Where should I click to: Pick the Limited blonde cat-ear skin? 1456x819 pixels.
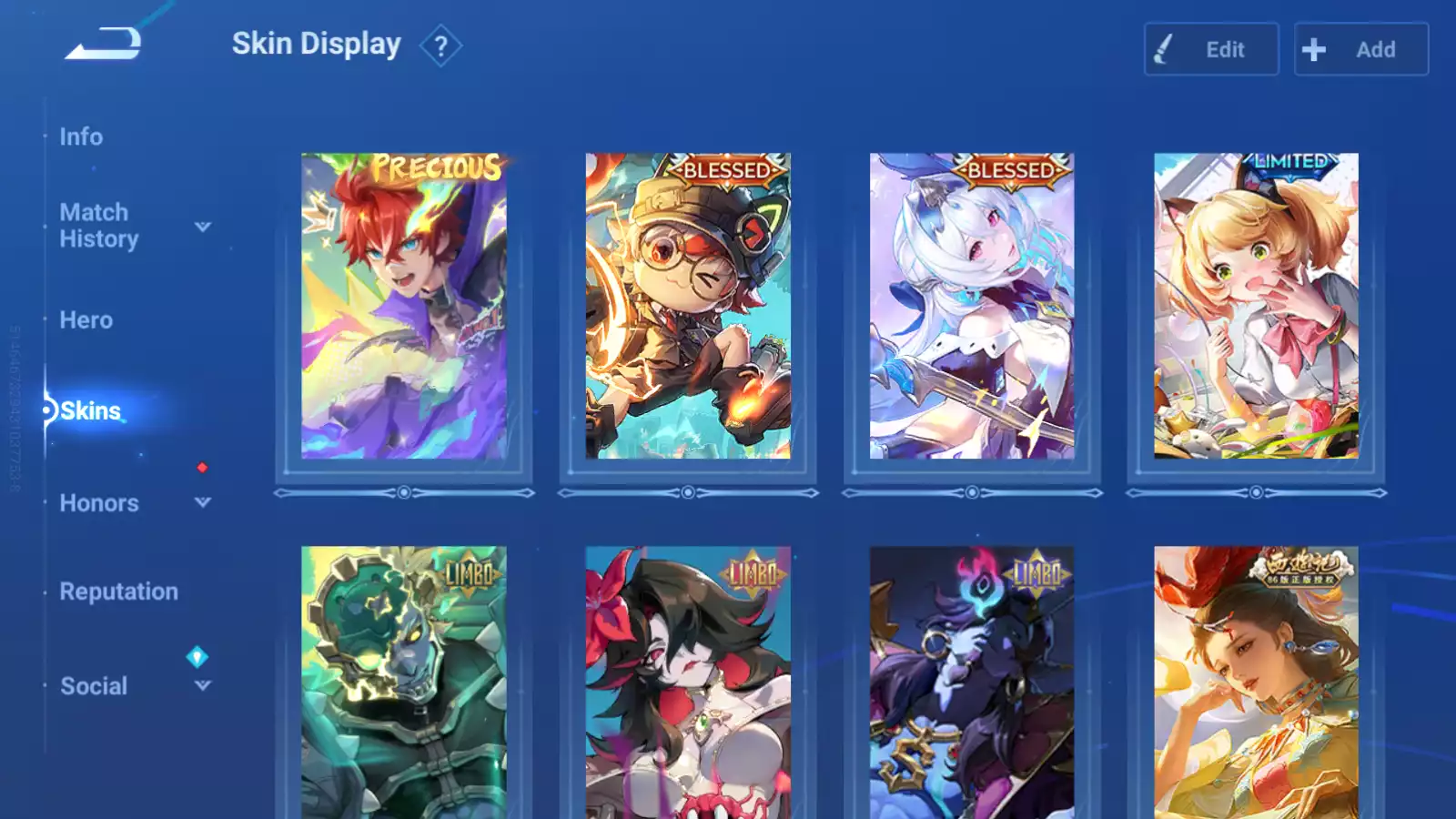tap(1256, 306)
